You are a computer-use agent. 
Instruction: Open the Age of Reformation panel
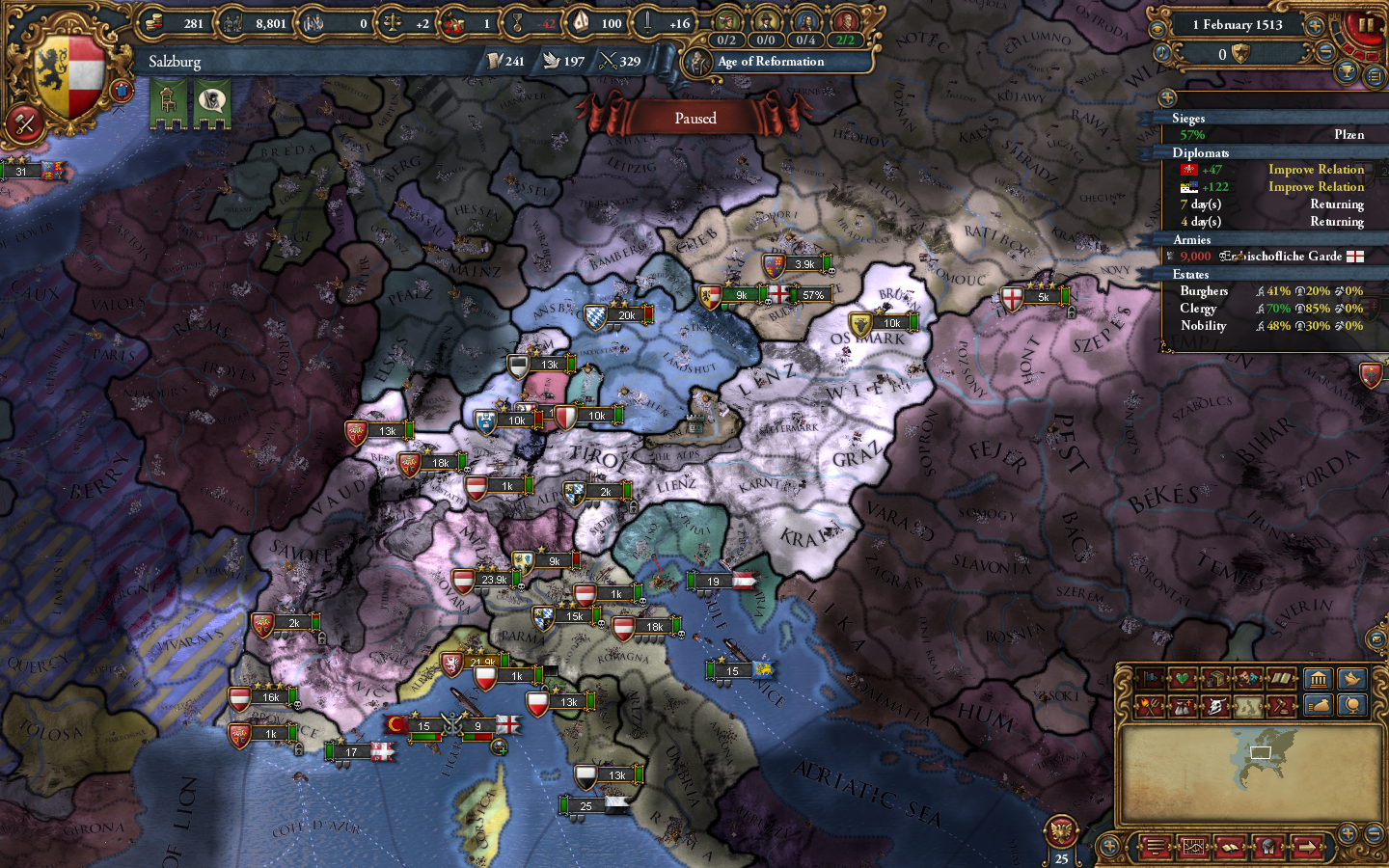pos(769,61)
